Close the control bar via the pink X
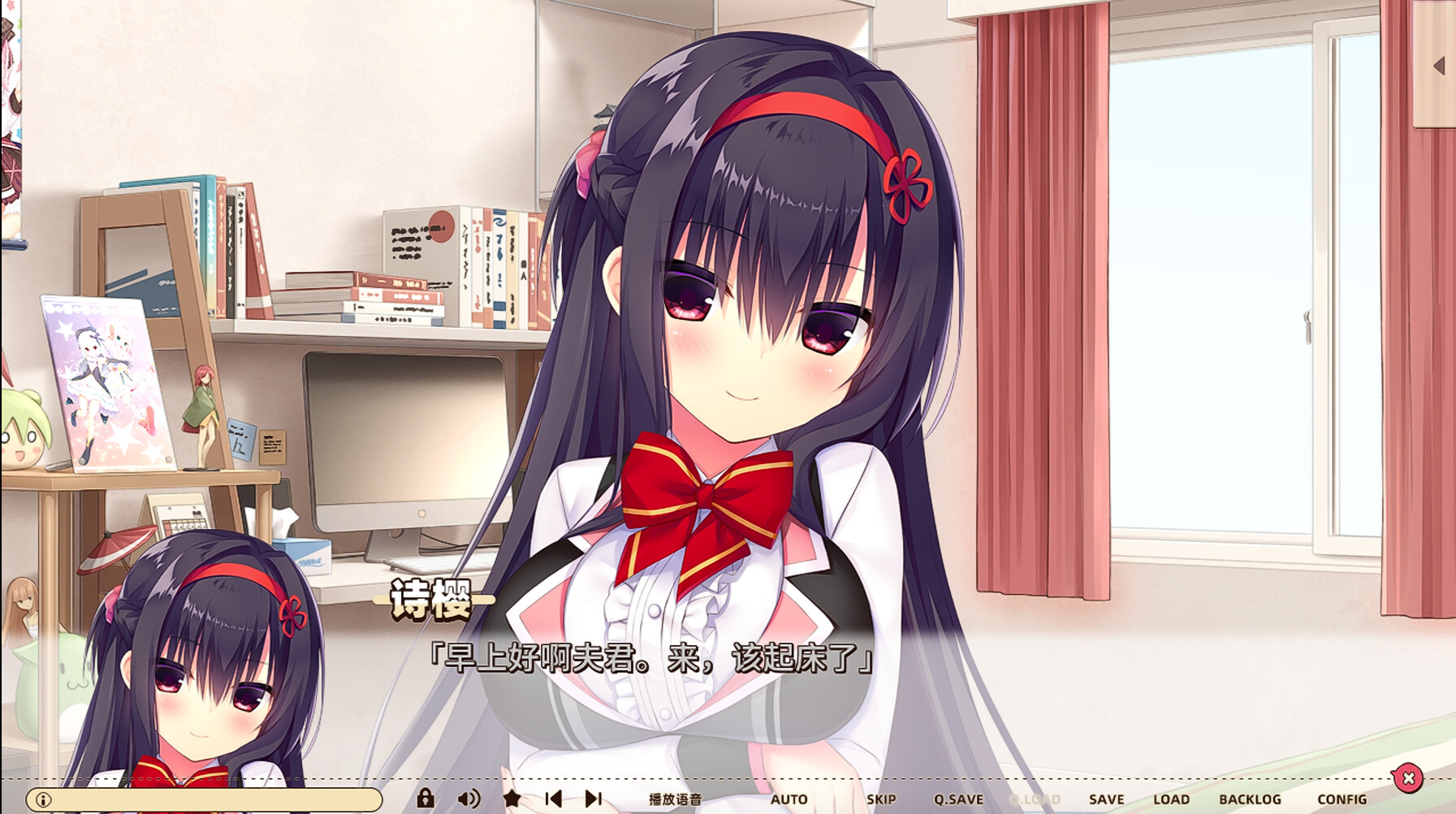The width and height of the screenshot is (1456, 814). point(1407,777)
